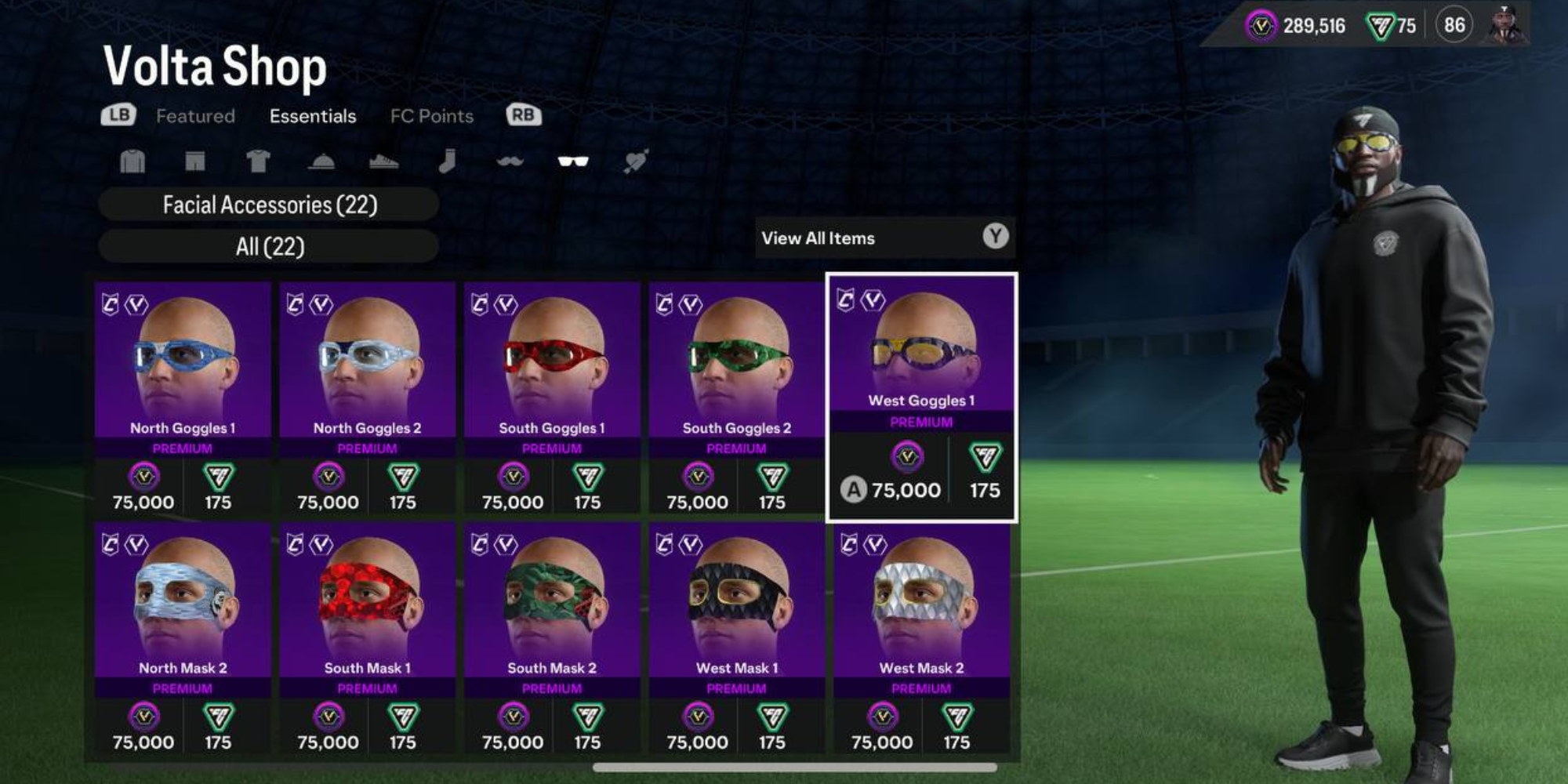Select the tops clothing category icon
1568x784 pixels.
tap(133, 161)
